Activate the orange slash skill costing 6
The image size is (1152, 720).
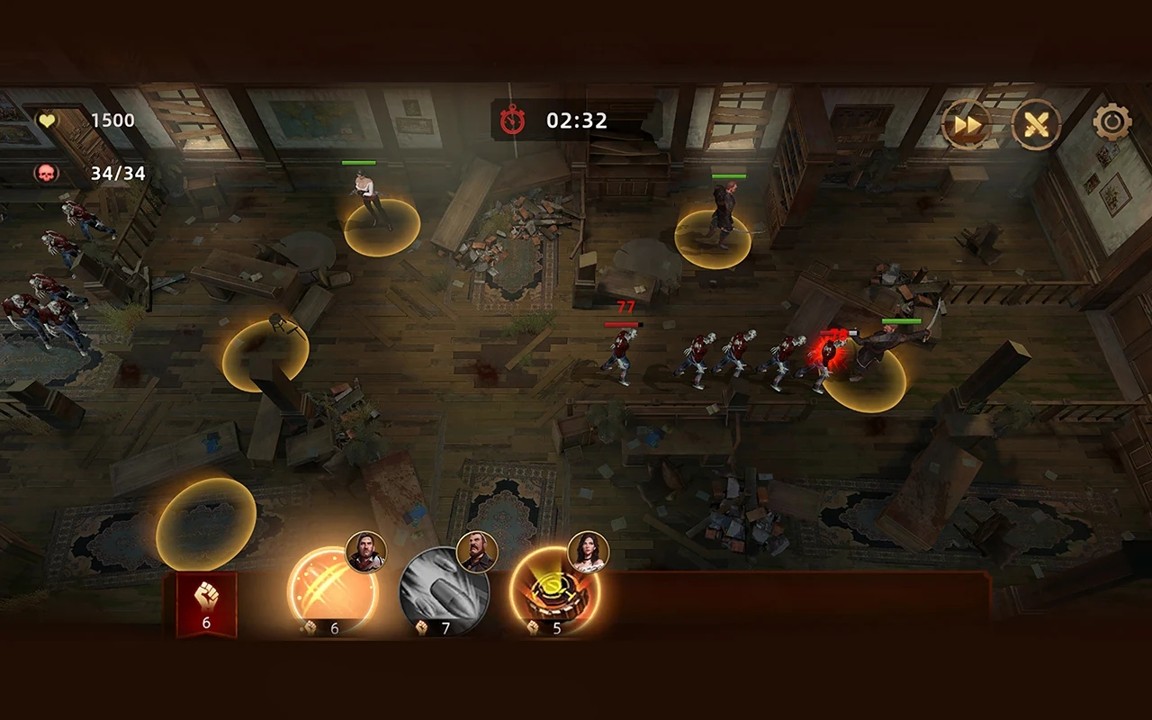(333, 590)
